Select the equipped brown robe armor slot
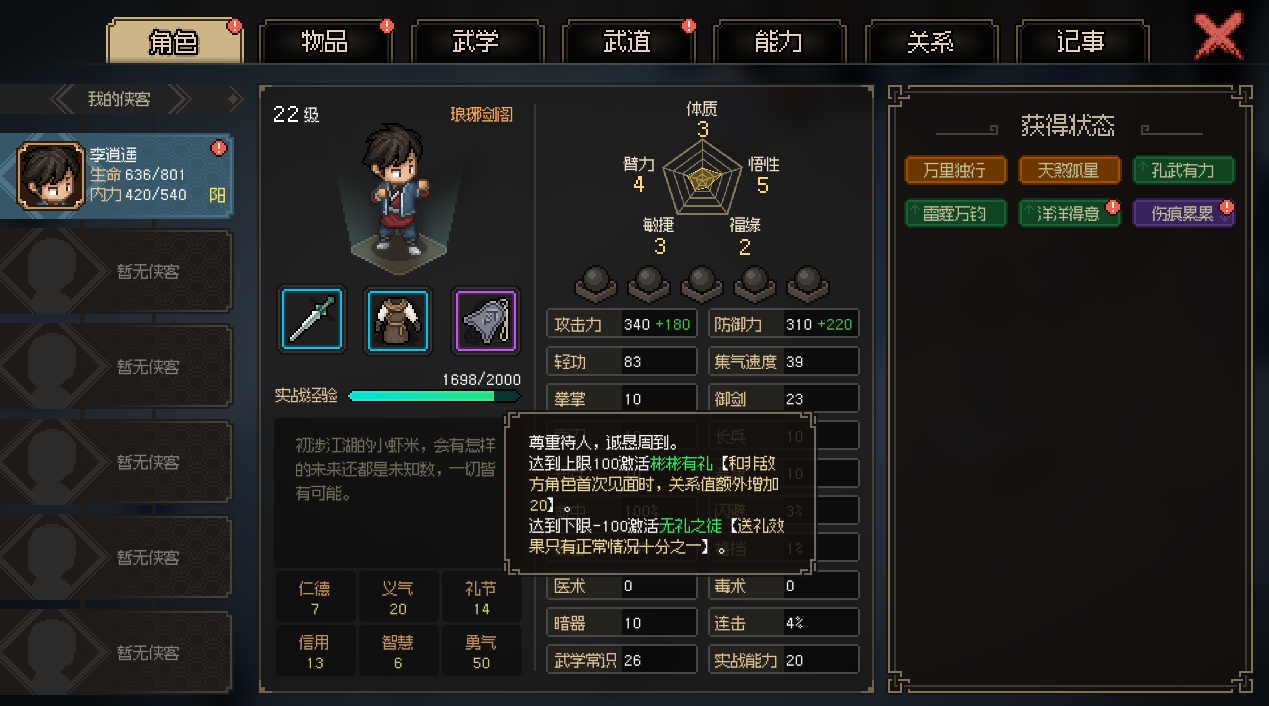Image resolution: width=1269 pixels, height=706 pixels. 399,320
